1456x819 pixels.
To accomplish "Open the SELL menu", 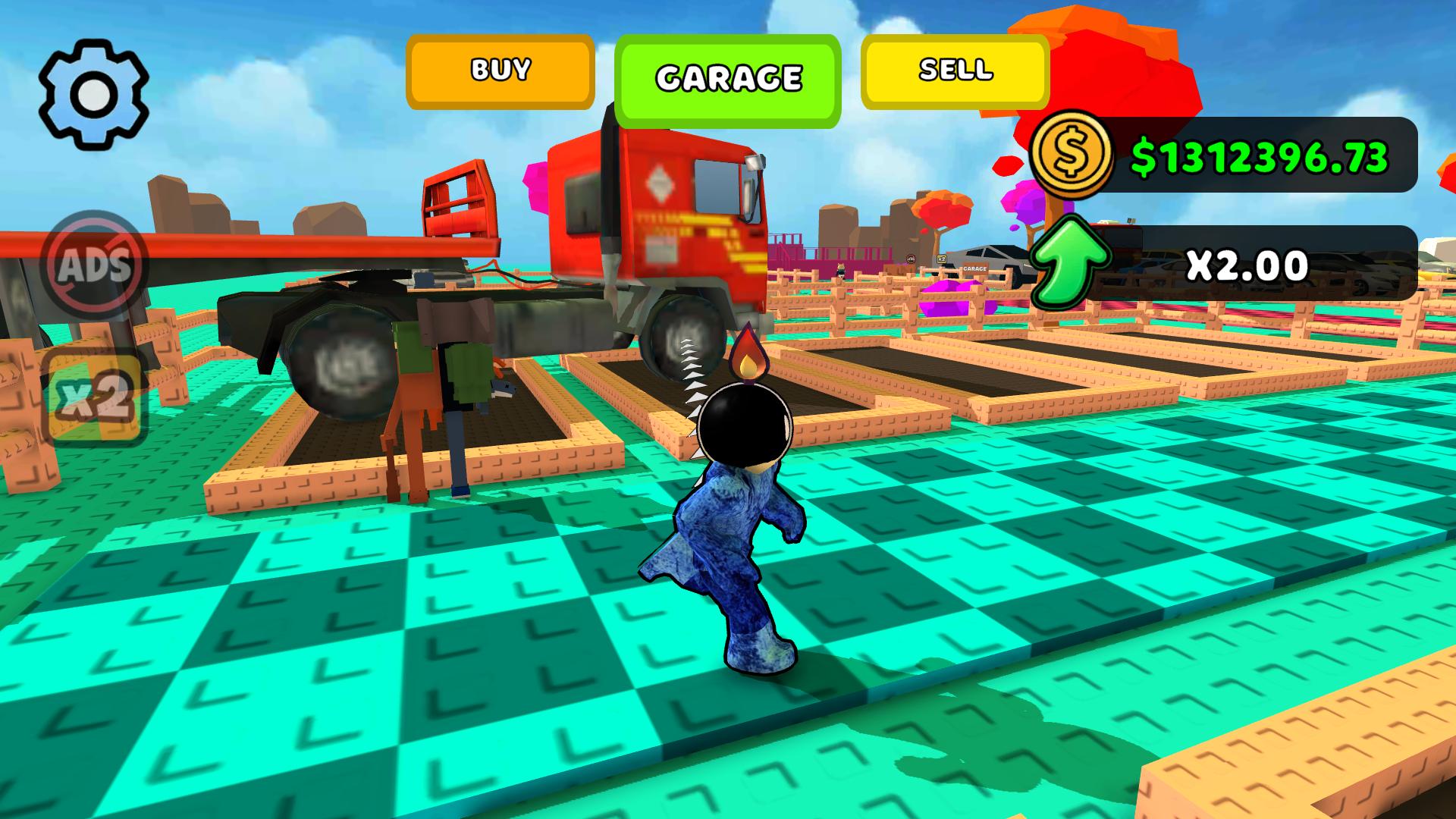I will [954, 71].
